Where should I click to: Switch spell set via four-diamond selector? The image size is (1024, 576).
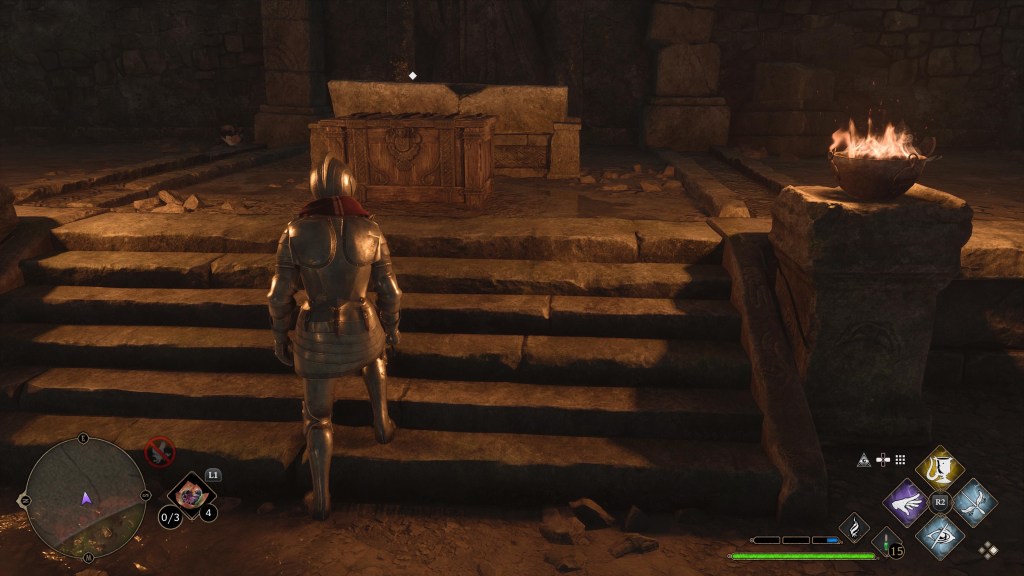coord(988,549)
